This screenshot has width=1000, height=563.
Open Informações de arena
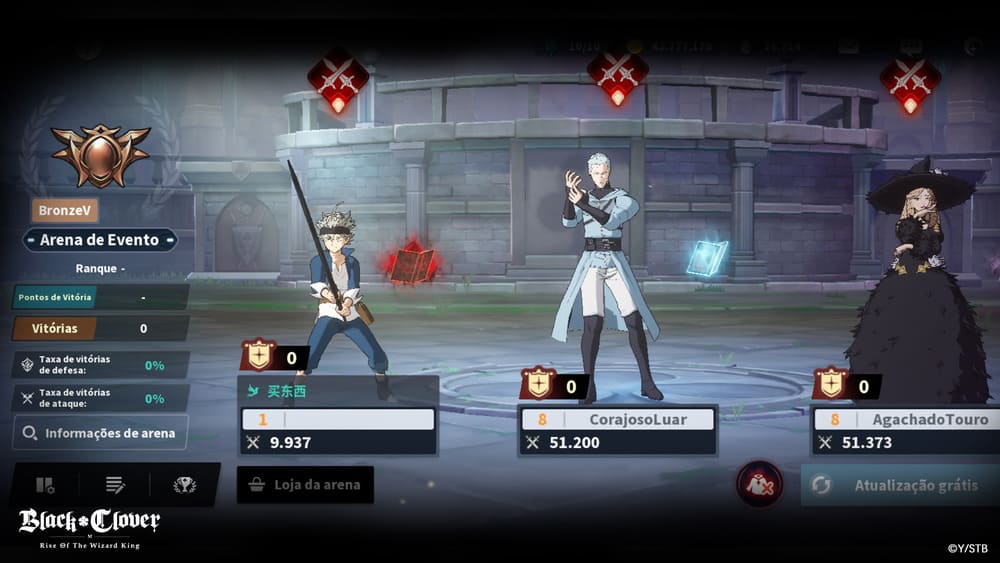click(100, 433)
